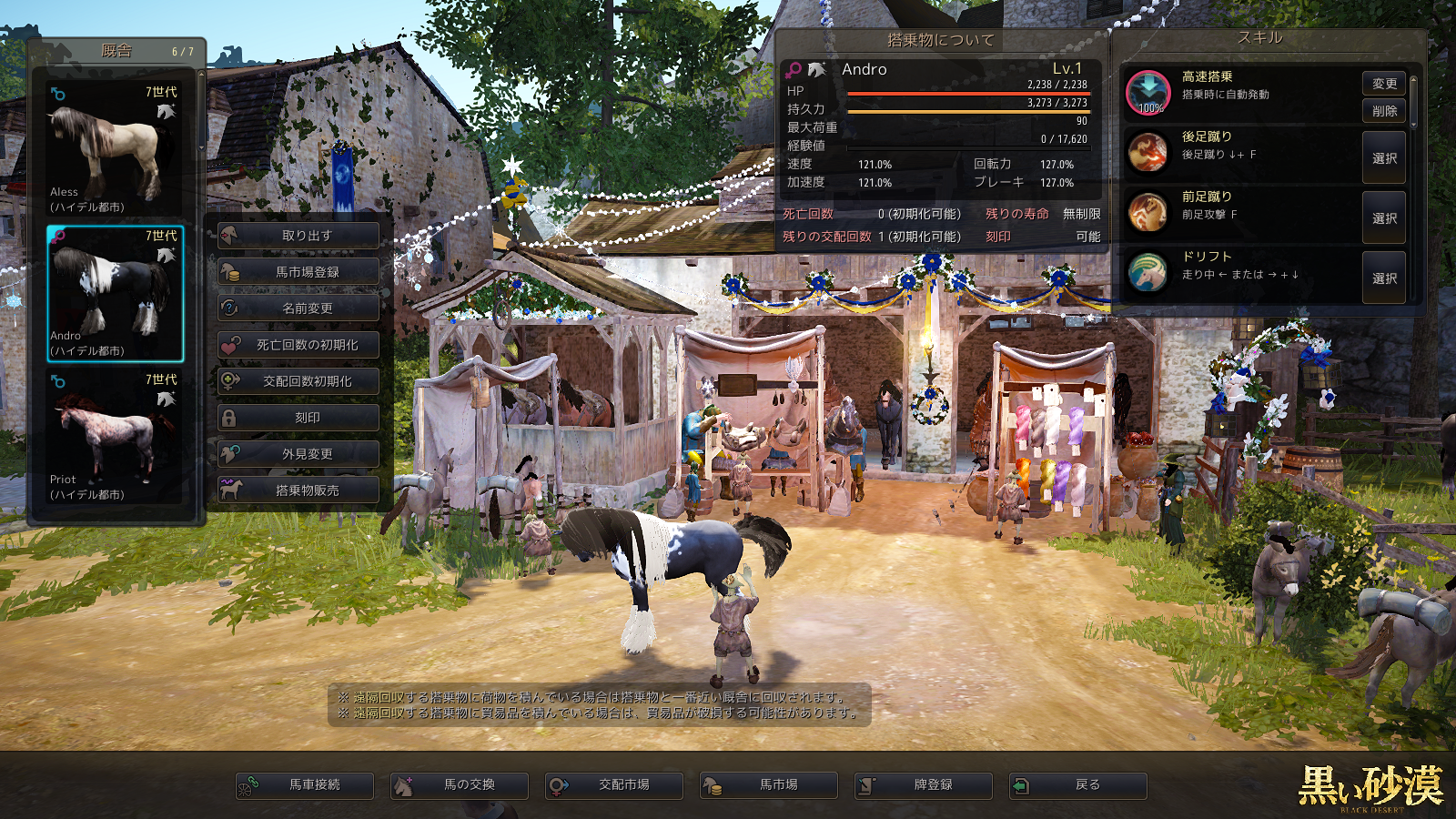The image size is (1456, 819).
Task: Open the 馬の交換 horse exchange
Action: [x=460, y=785]
